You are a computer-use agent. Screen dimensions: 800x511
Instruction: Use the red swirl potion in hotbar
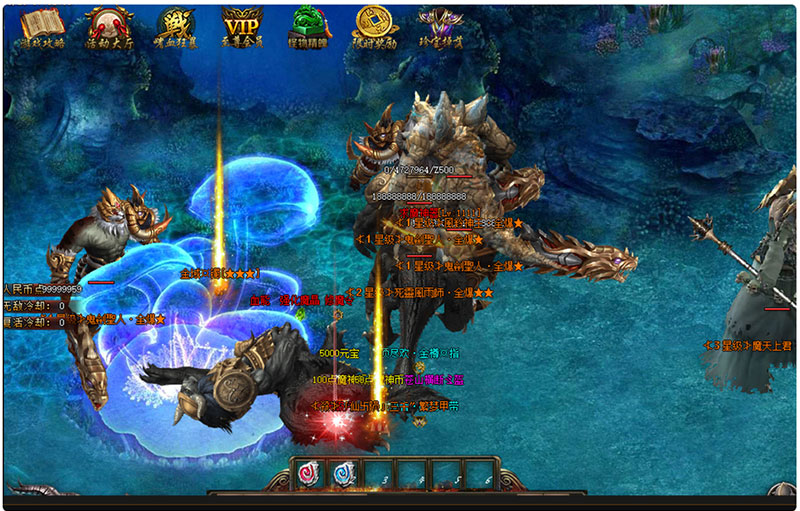(311, 475)
